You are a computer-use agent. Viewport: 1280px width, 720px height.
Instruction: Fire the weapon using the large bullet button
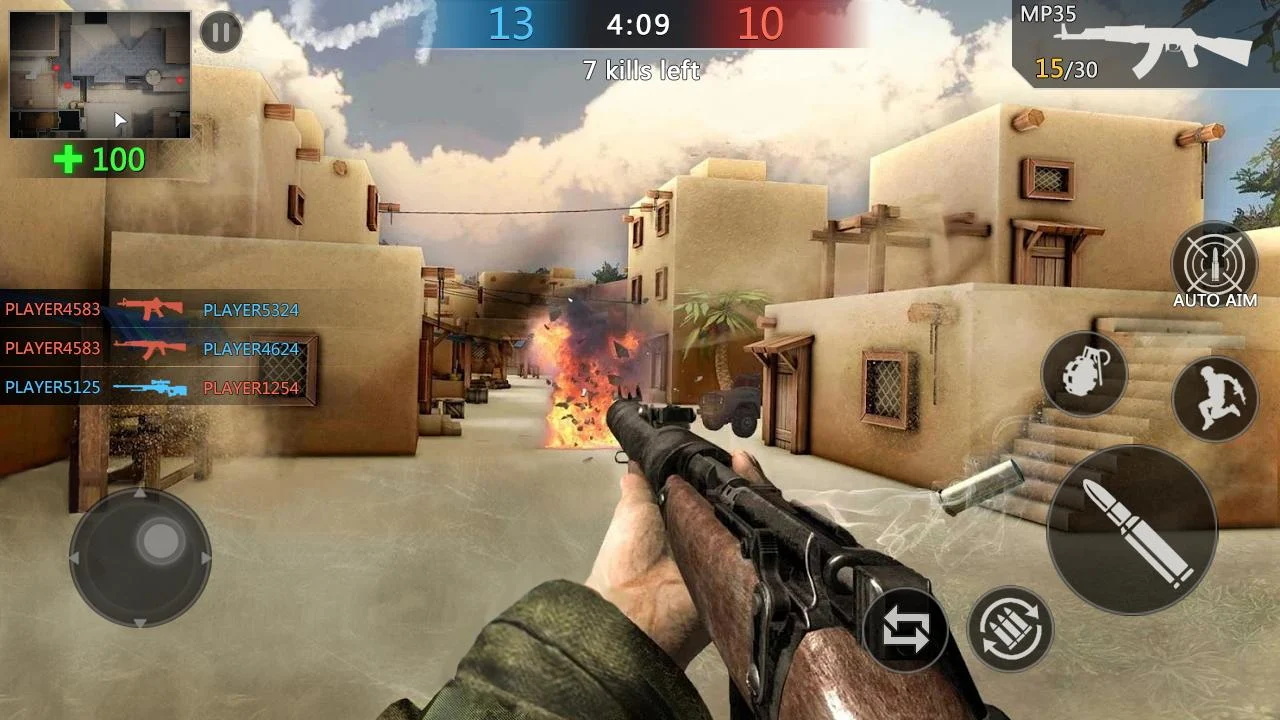point(1132,530)
